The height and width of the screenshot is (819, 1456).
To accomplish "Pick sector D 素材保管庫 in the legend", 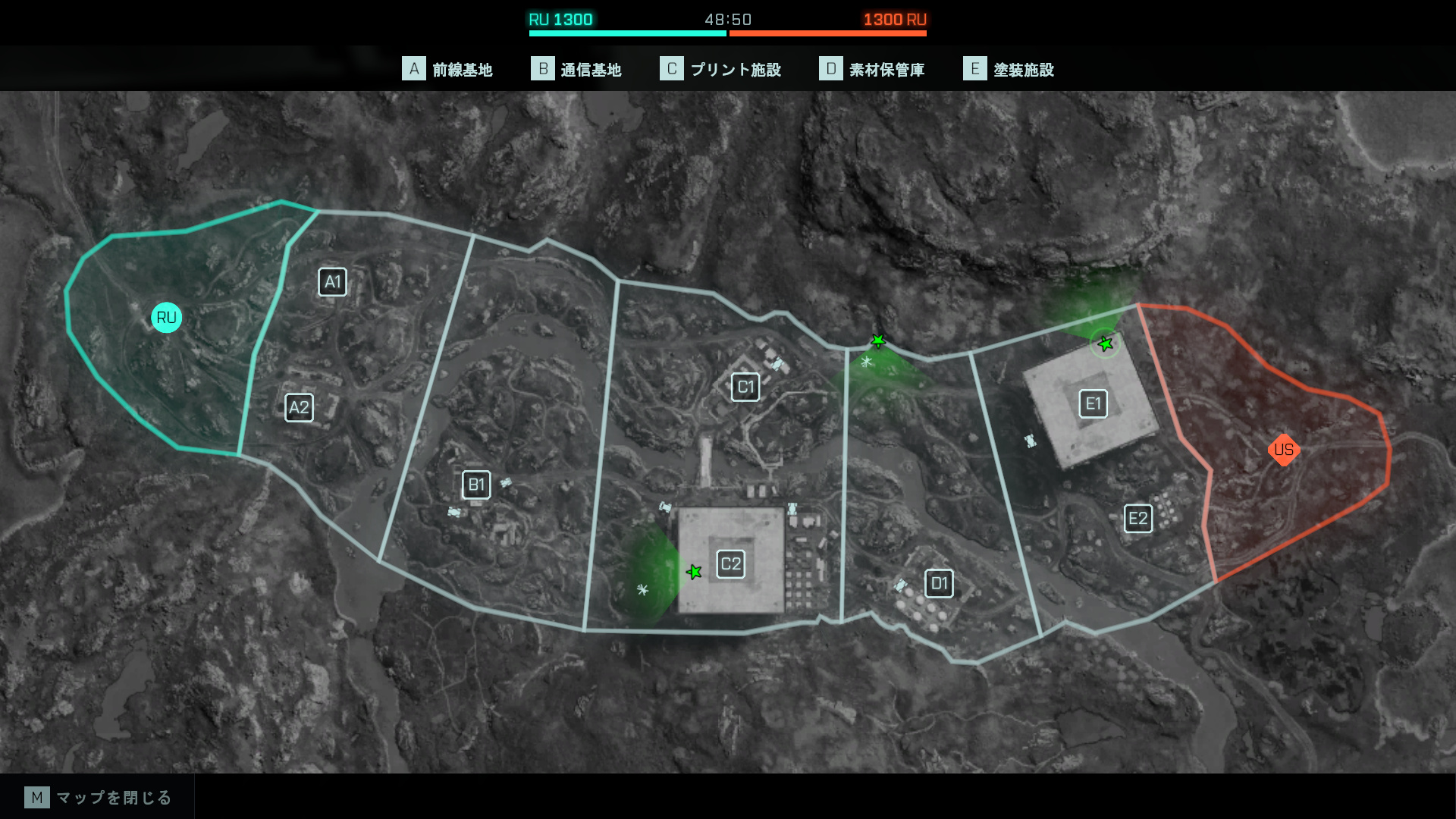I will tap(872, 70).
